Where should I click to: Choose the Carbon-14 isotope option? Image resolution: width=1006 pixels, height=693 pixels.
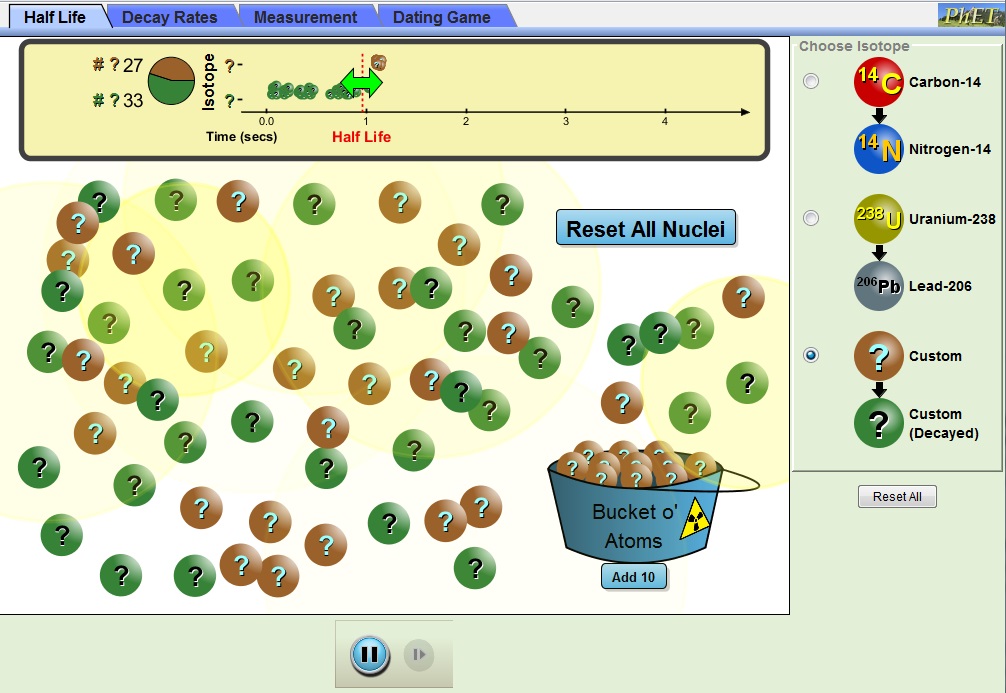pos(811,82)
